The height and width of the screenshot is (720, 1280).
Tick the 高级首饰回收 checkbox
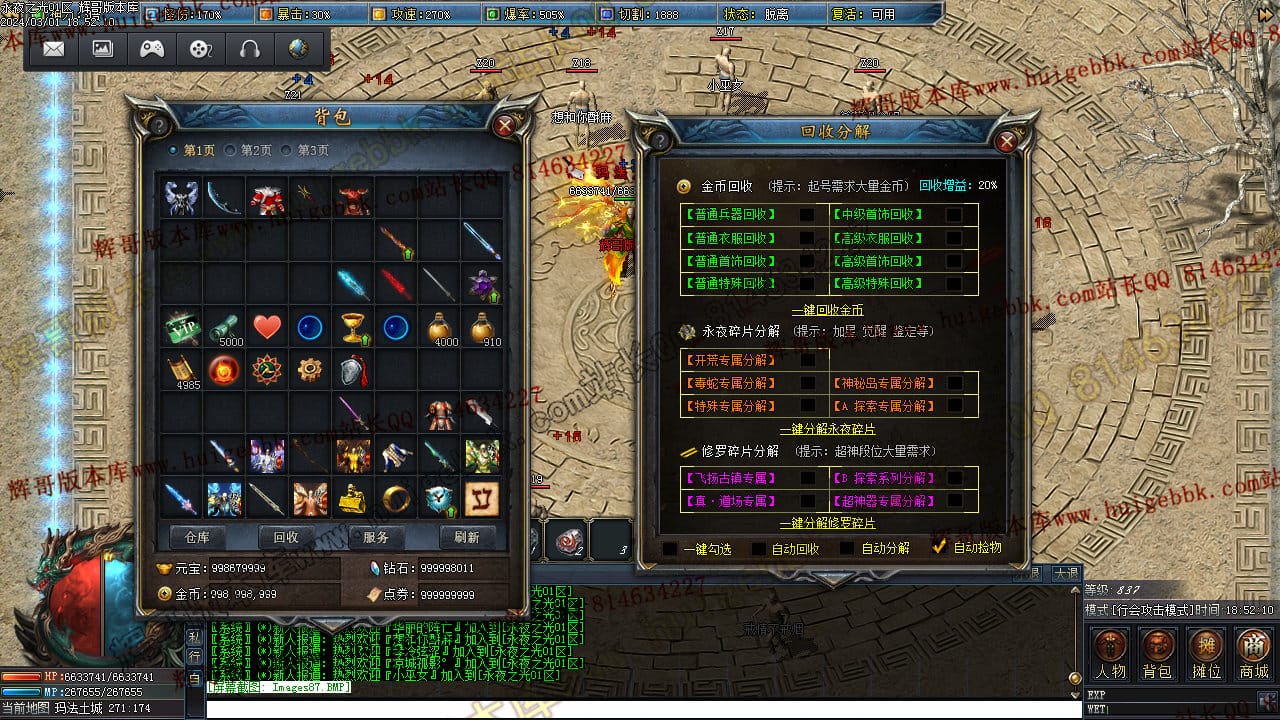coord(954,261)
